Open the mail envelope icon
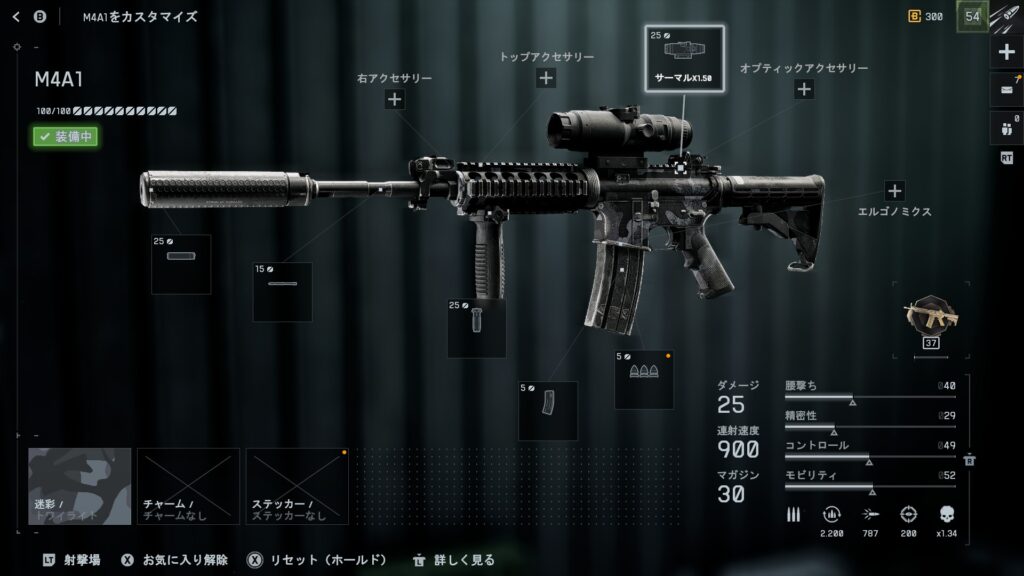 (1006, 90)
